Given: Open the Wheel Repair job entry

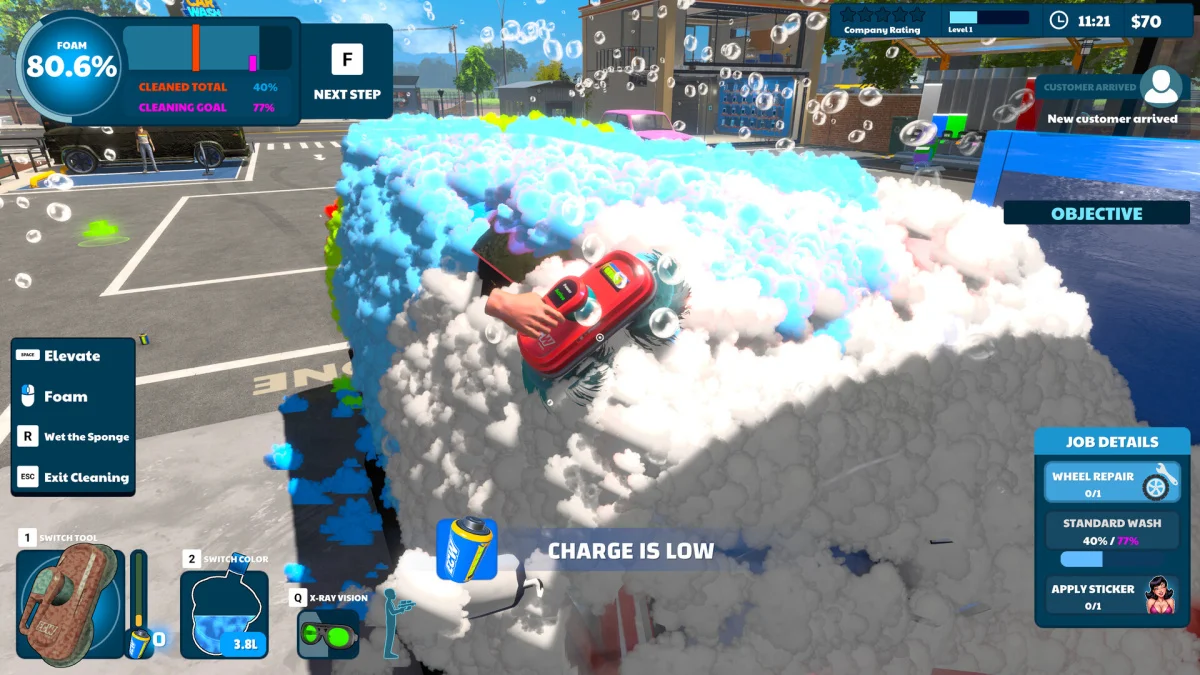Looking at the screenshot, I should pyautogui.click(x=1112, y=482).
